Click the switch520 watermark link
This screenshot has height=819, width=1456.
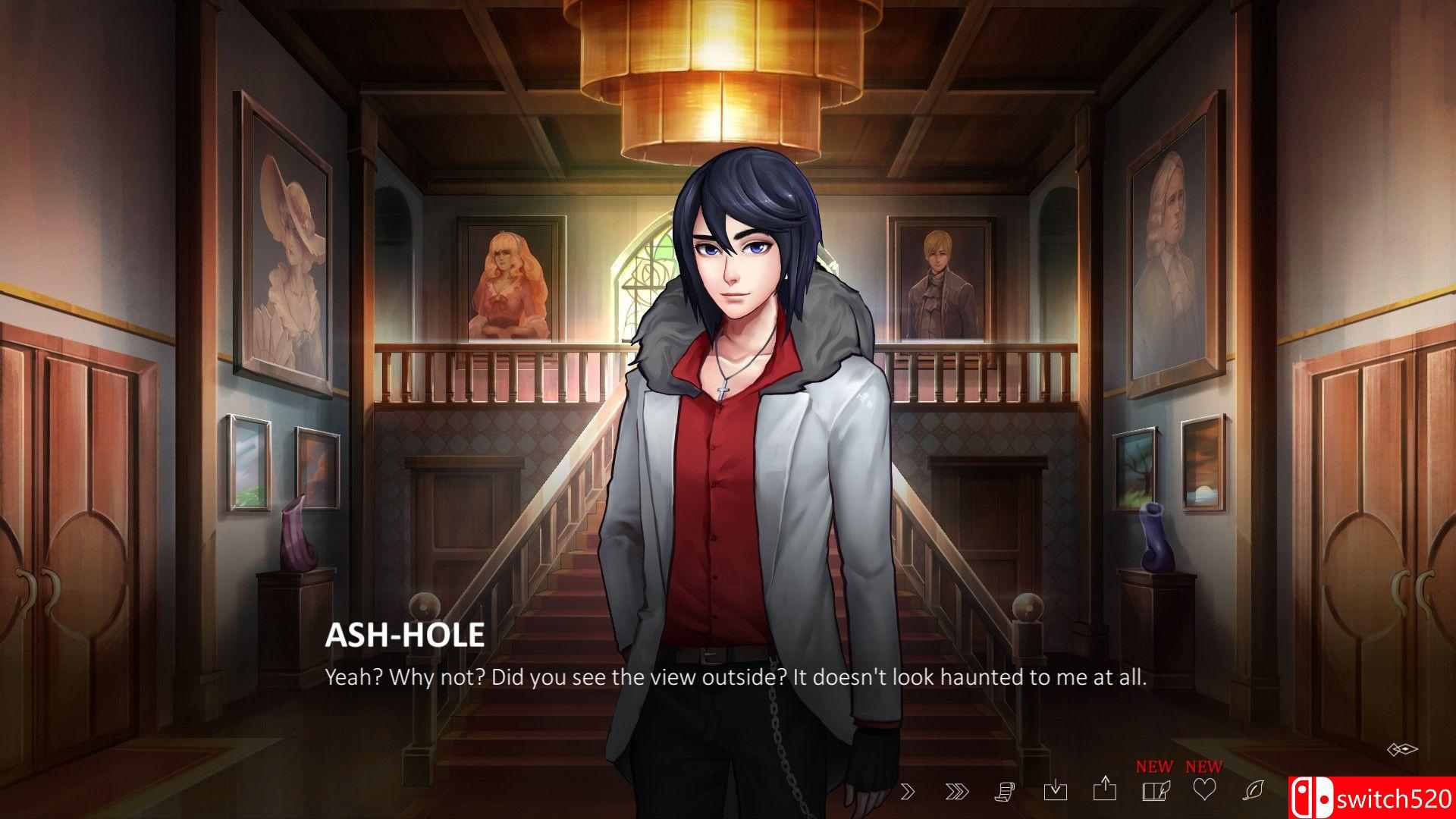pos(1391,799)
